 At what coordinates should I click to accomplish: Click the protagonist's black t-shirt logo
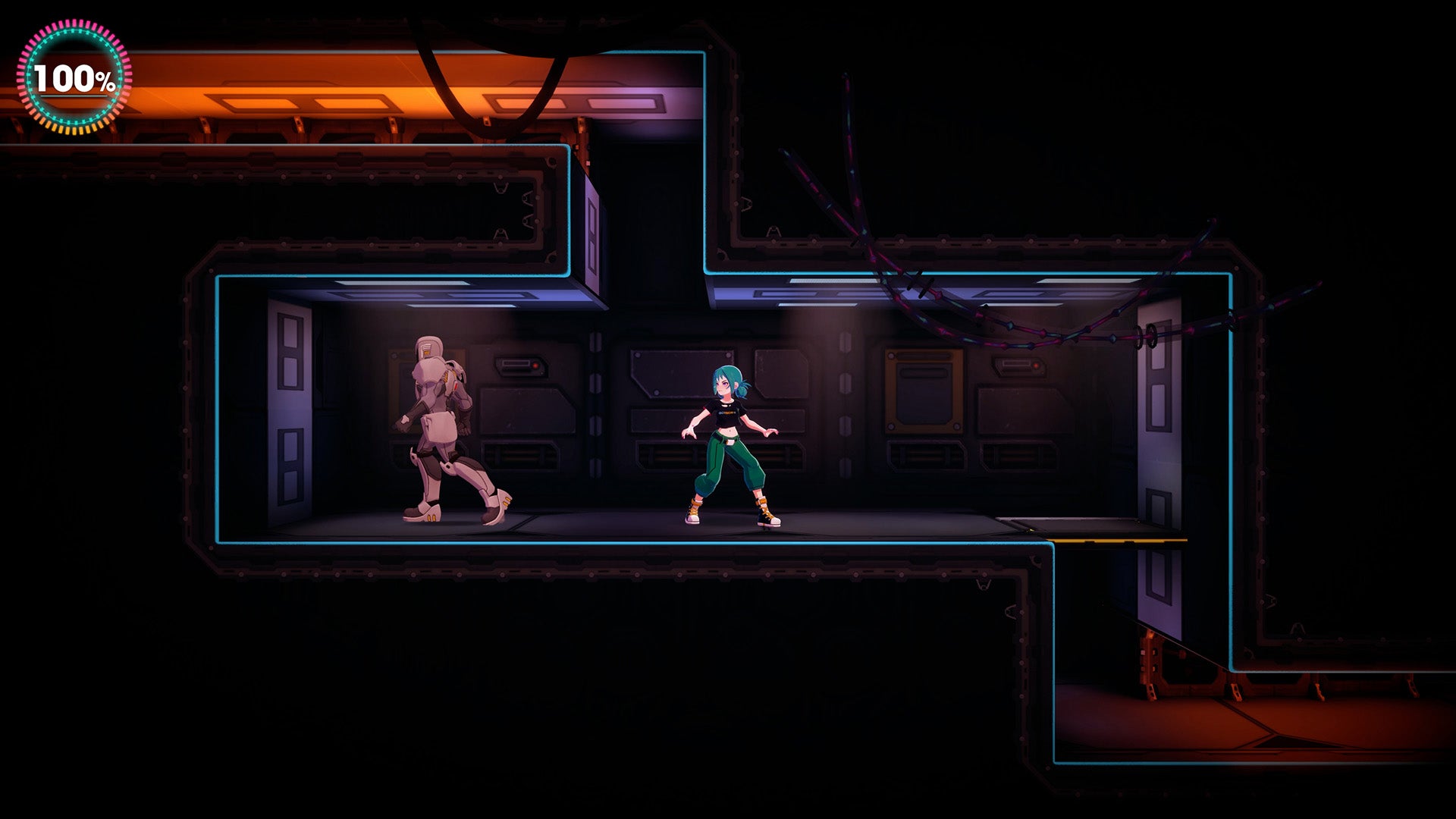(x=728, y=413)
